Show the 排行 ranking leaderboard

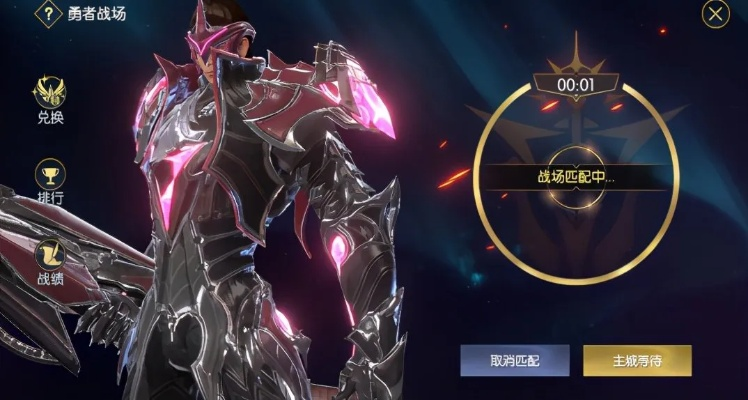pyautogui.click(x=51, y=180)
